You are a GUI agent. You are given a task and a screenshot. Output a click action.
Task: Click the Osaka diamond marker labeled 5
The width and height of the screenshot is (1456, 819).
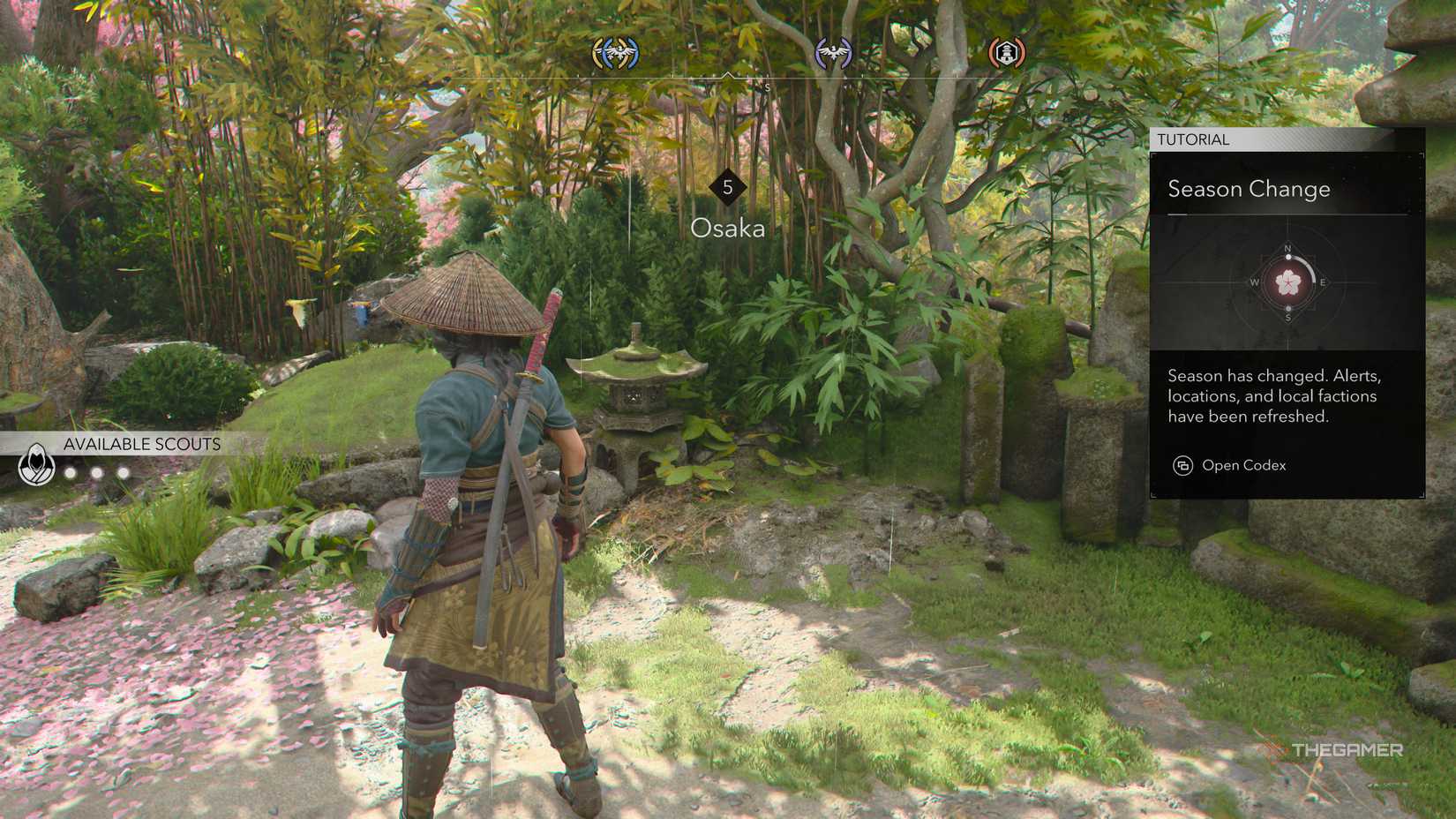tap(727, 185)
